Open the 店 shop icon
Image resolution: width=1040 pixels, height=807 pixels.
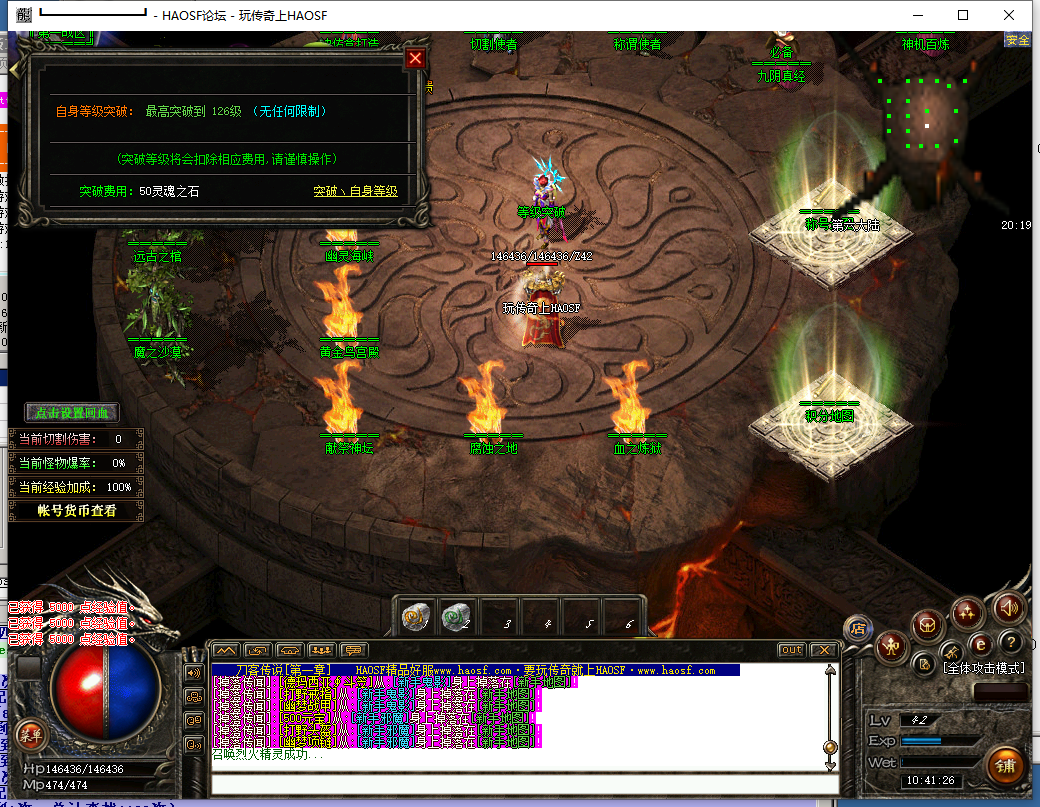(x=857, y=628)
